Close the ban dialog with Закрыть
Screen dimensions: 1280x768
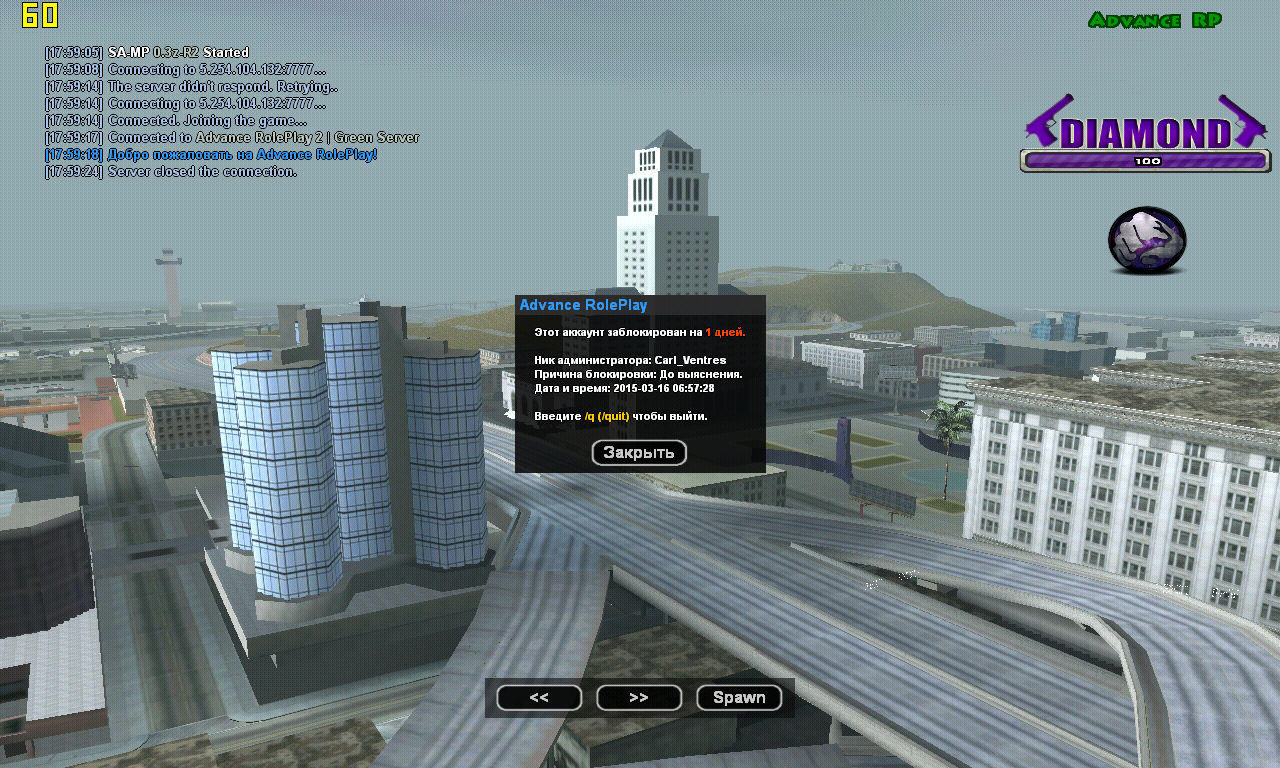[639, 453]
